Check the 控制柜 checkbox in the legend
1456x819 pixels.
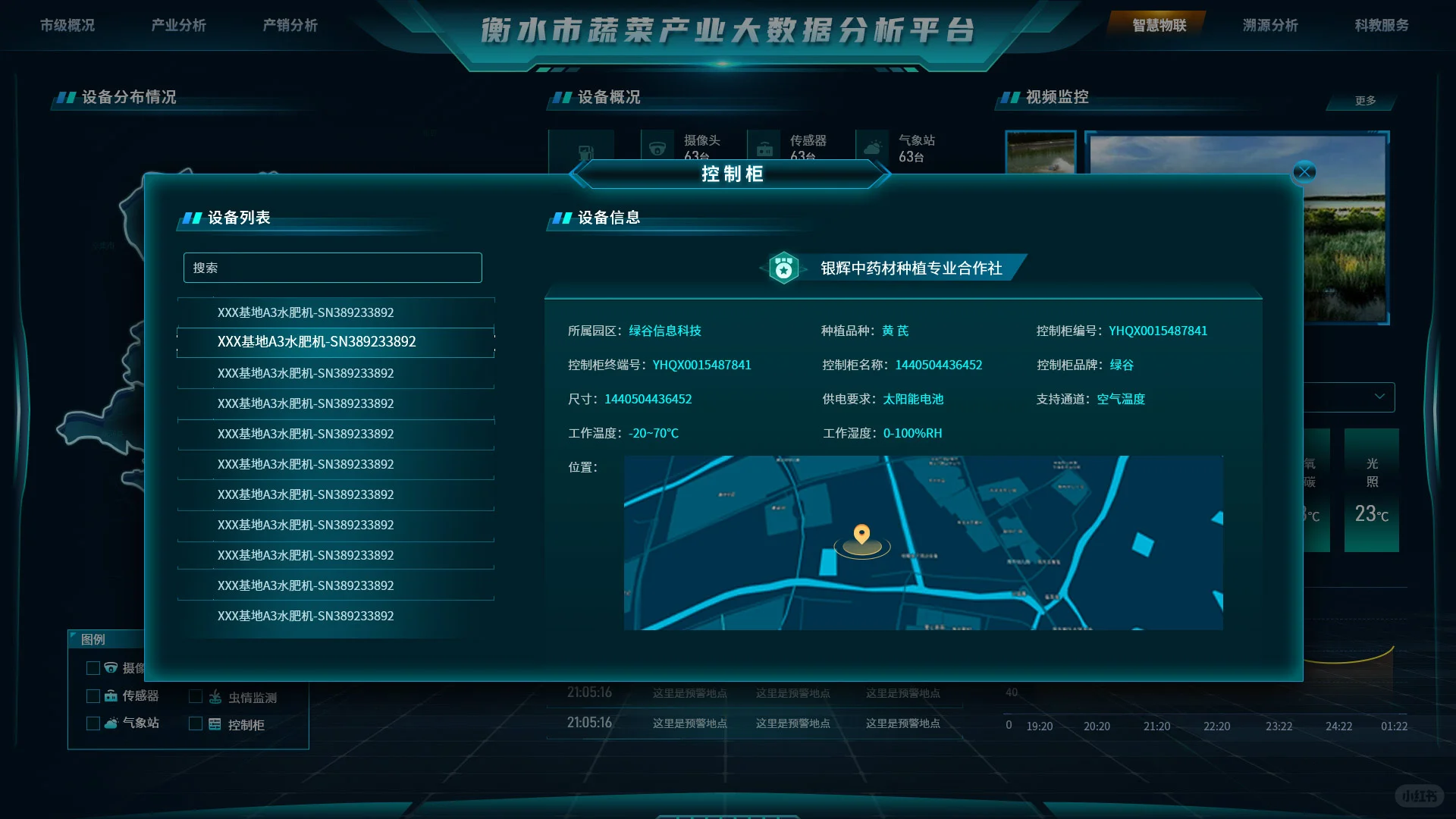[x=195, y=725]
